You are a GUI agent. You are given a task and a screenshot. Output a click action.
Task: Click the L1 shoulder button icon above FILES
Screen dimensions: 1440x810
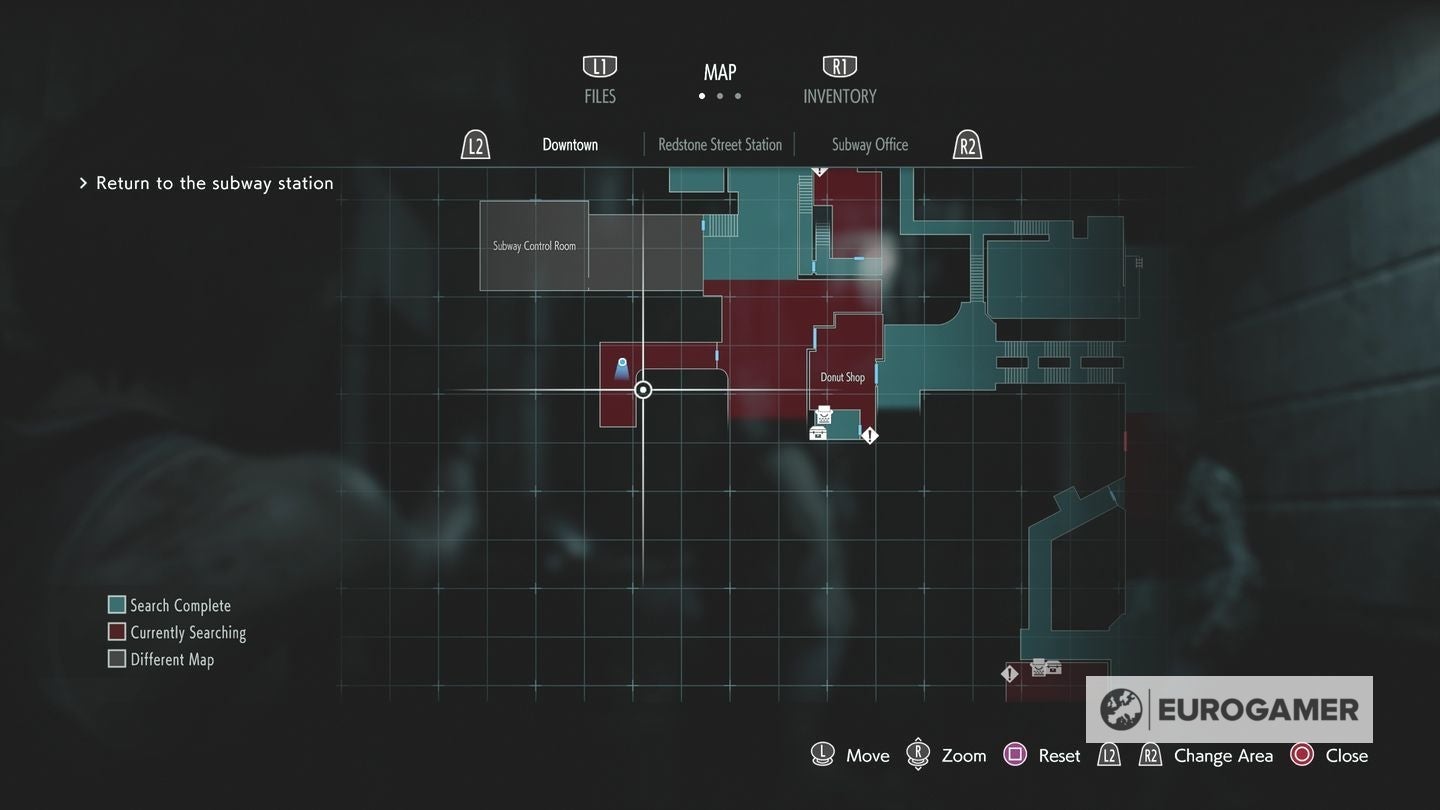coord(599,65)
